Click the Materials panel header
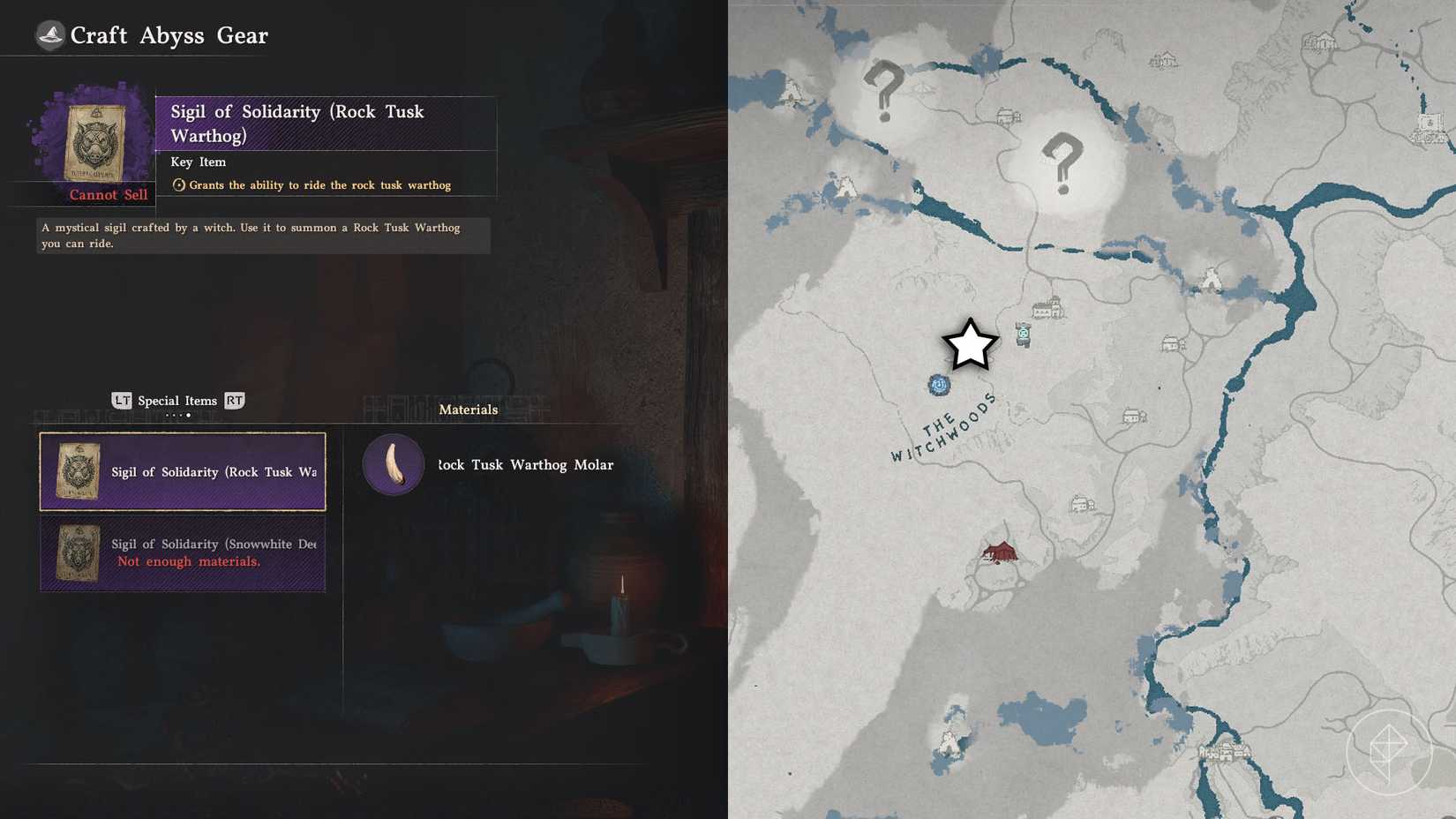This screenshot has height=819, width=1456. click(x=469, y=409)
